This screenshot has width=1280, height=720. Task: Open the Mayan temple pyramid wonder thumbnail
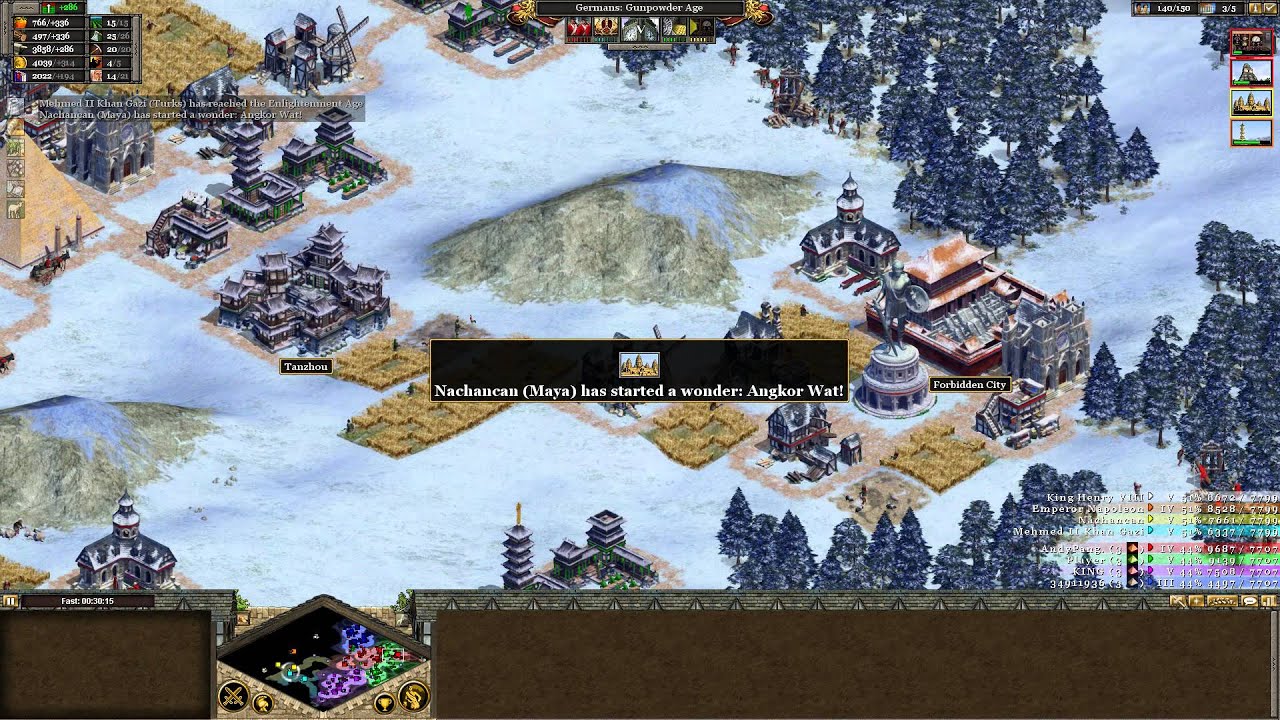[1252, 72]
